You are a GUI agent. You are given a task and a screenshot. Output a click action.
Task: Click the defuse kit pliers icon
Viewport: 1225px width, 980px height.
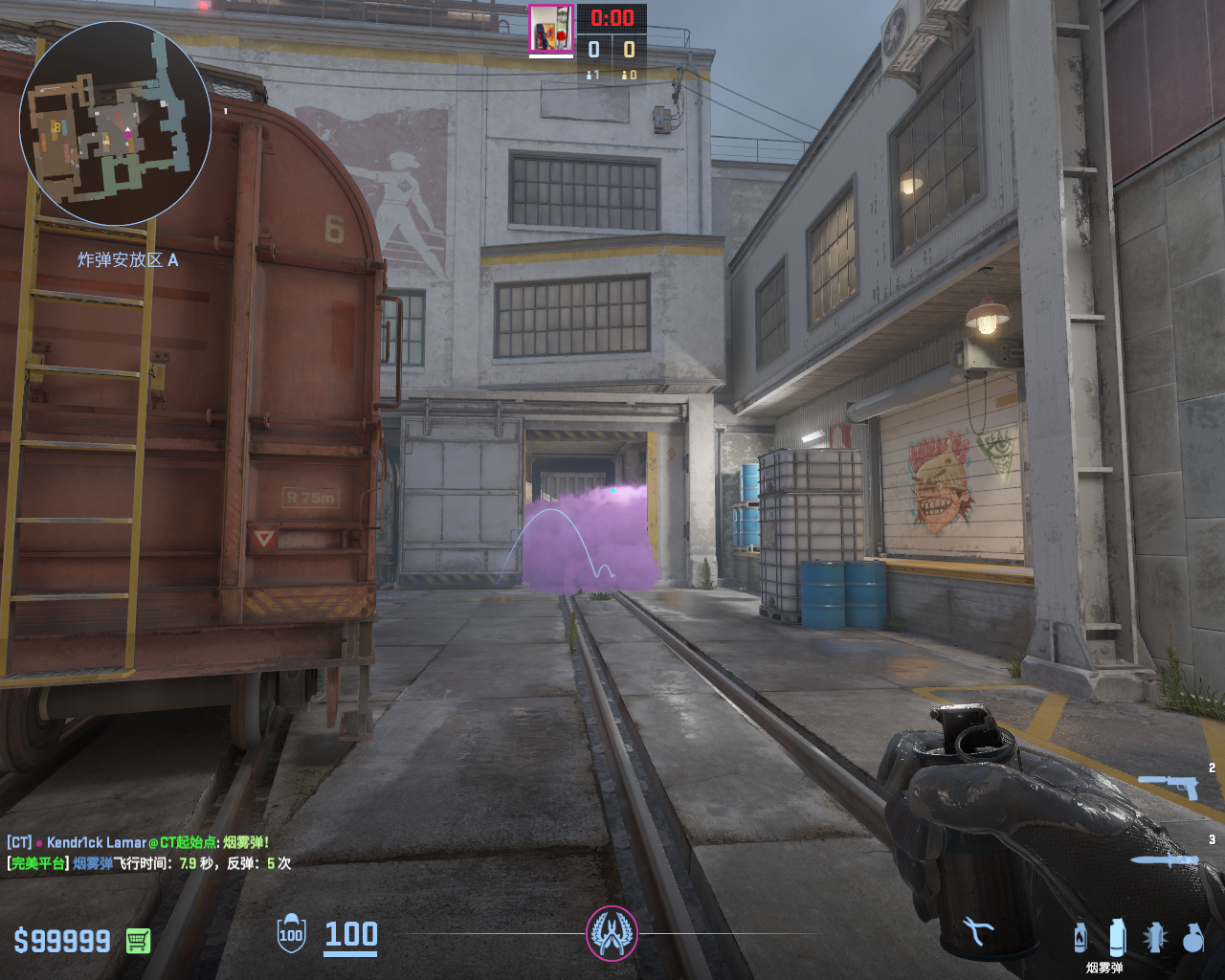pos(978,931)
